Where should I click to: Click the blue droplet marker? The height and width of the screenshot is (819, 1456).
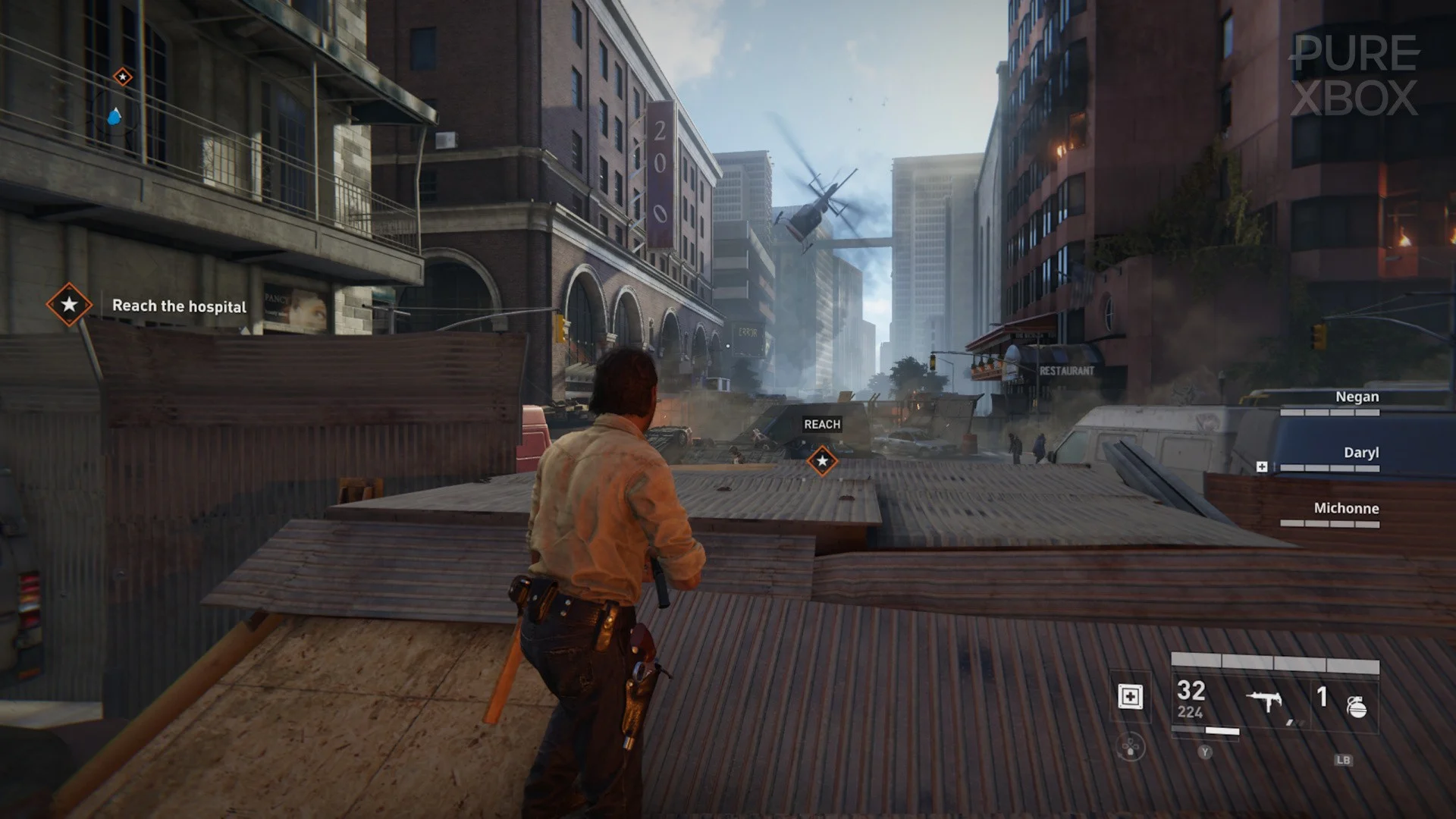click(115, 117)
